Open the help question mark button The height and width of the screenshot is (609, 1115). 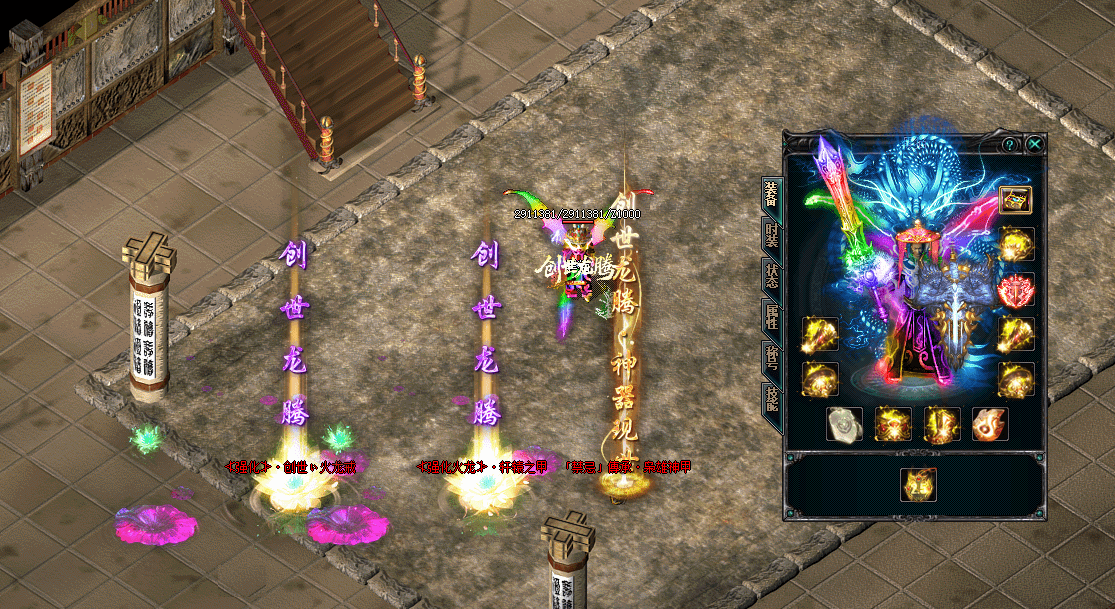pyautogui.click(x=1009, y=144)
